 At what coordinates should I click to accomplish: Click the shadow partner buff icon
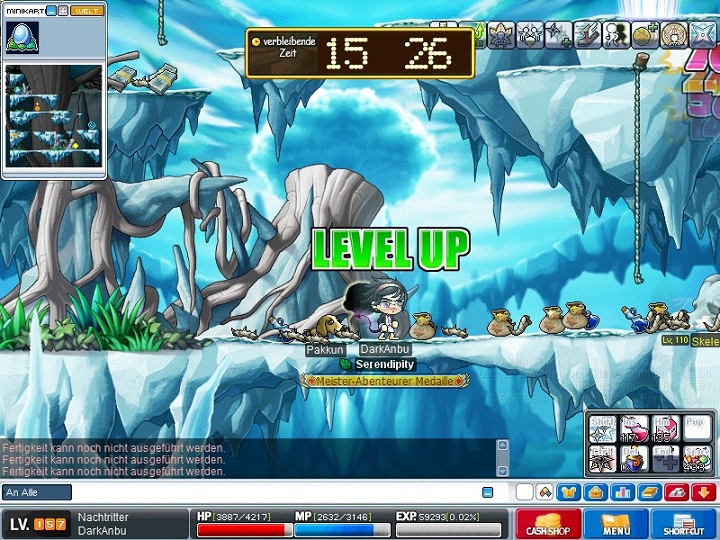616,34
